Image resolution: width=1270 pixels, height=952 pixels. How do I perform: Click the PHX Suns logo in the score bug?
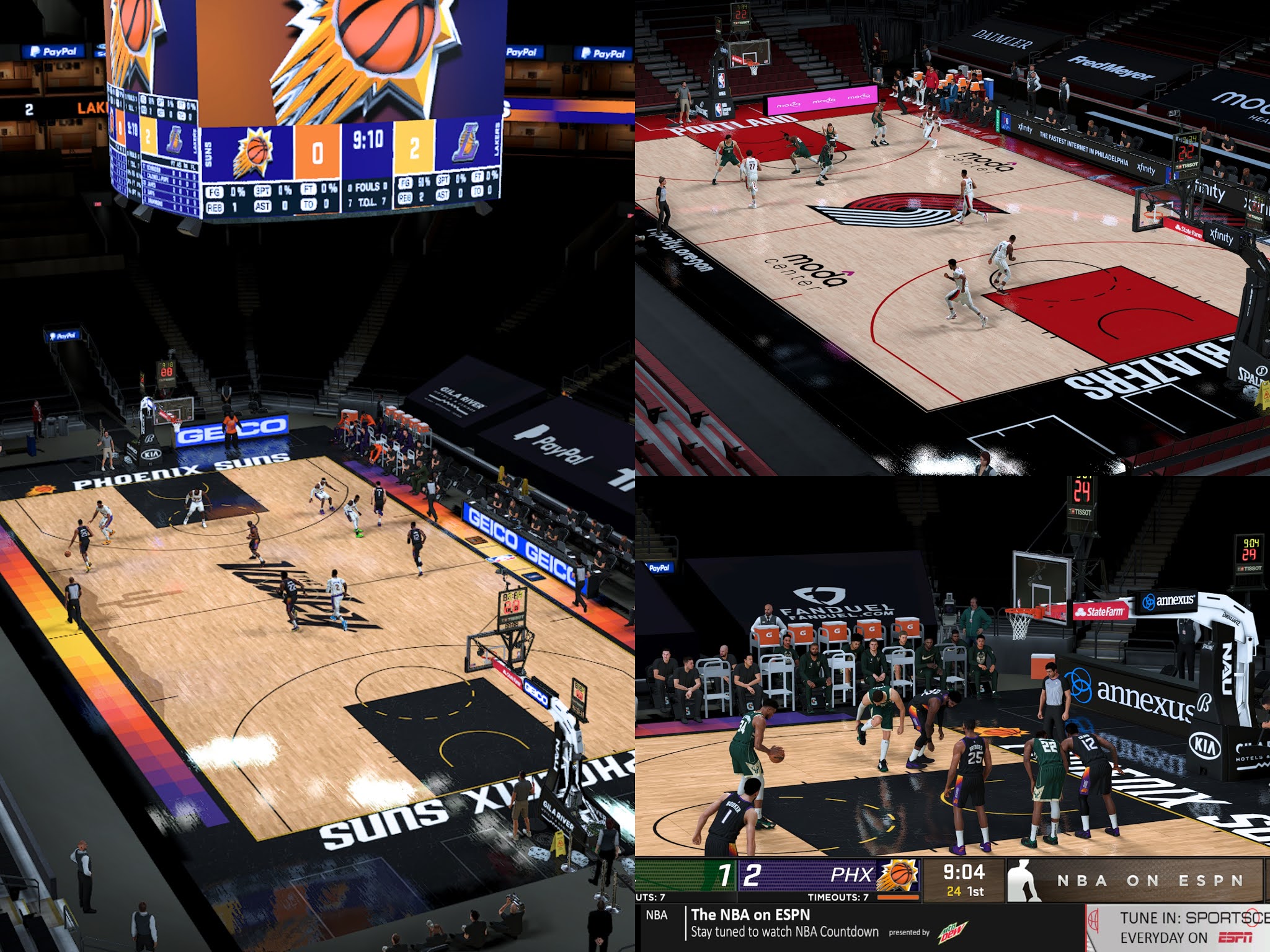[899, 874]
